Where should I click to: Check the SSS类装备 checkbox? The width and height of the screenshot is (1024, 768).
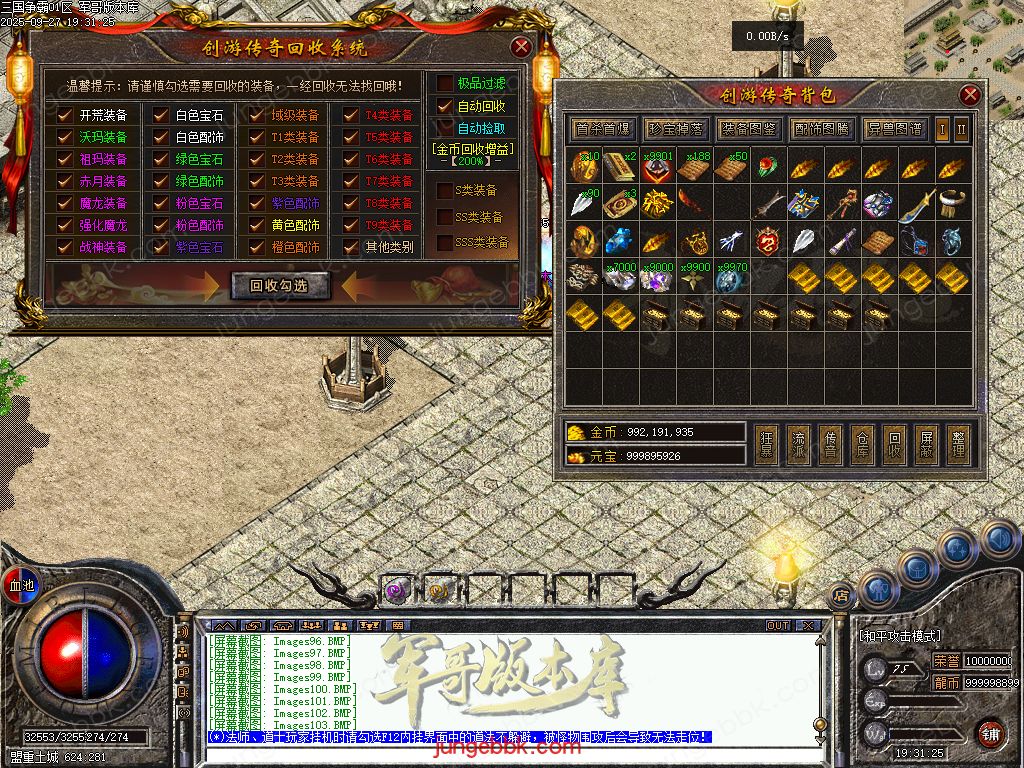(x=446, y=243)
